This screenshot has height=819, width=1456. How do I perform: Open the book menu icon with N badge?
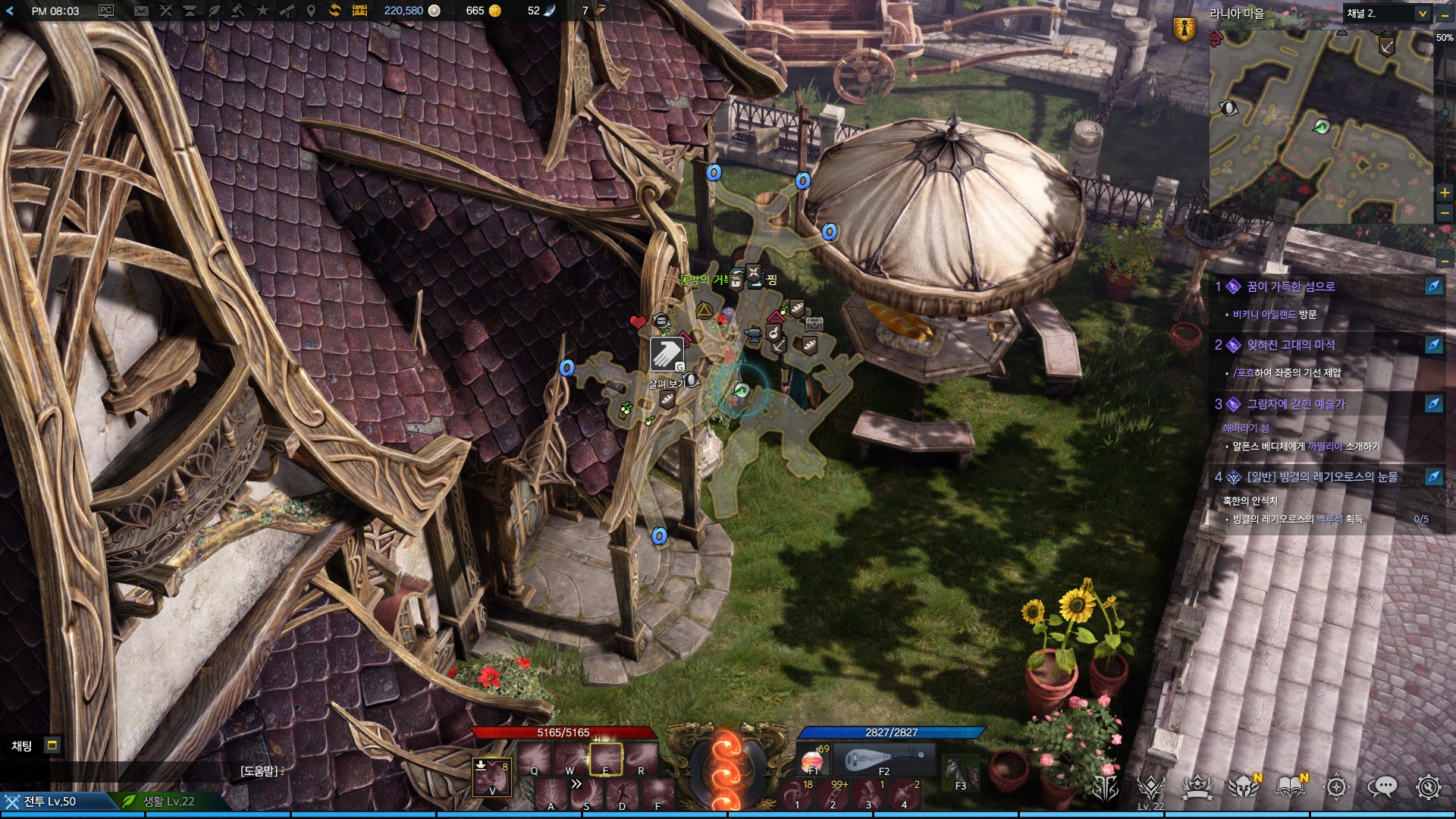pos(1290,787)
